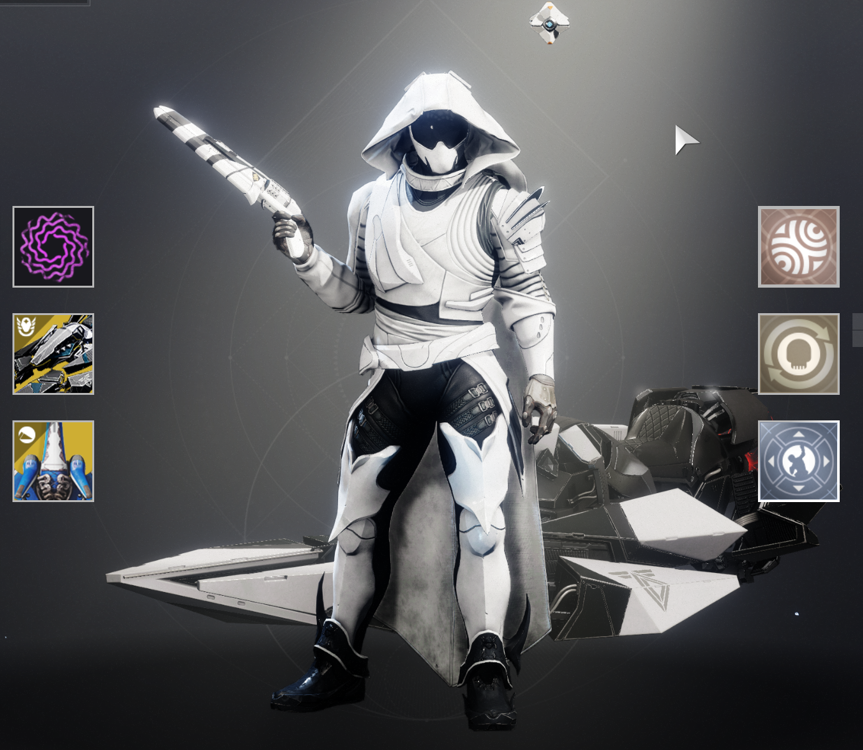The height and width of the screenshot is (750, 863).
Task: Open the white swirl pattern slot
Action: point(798,247)
